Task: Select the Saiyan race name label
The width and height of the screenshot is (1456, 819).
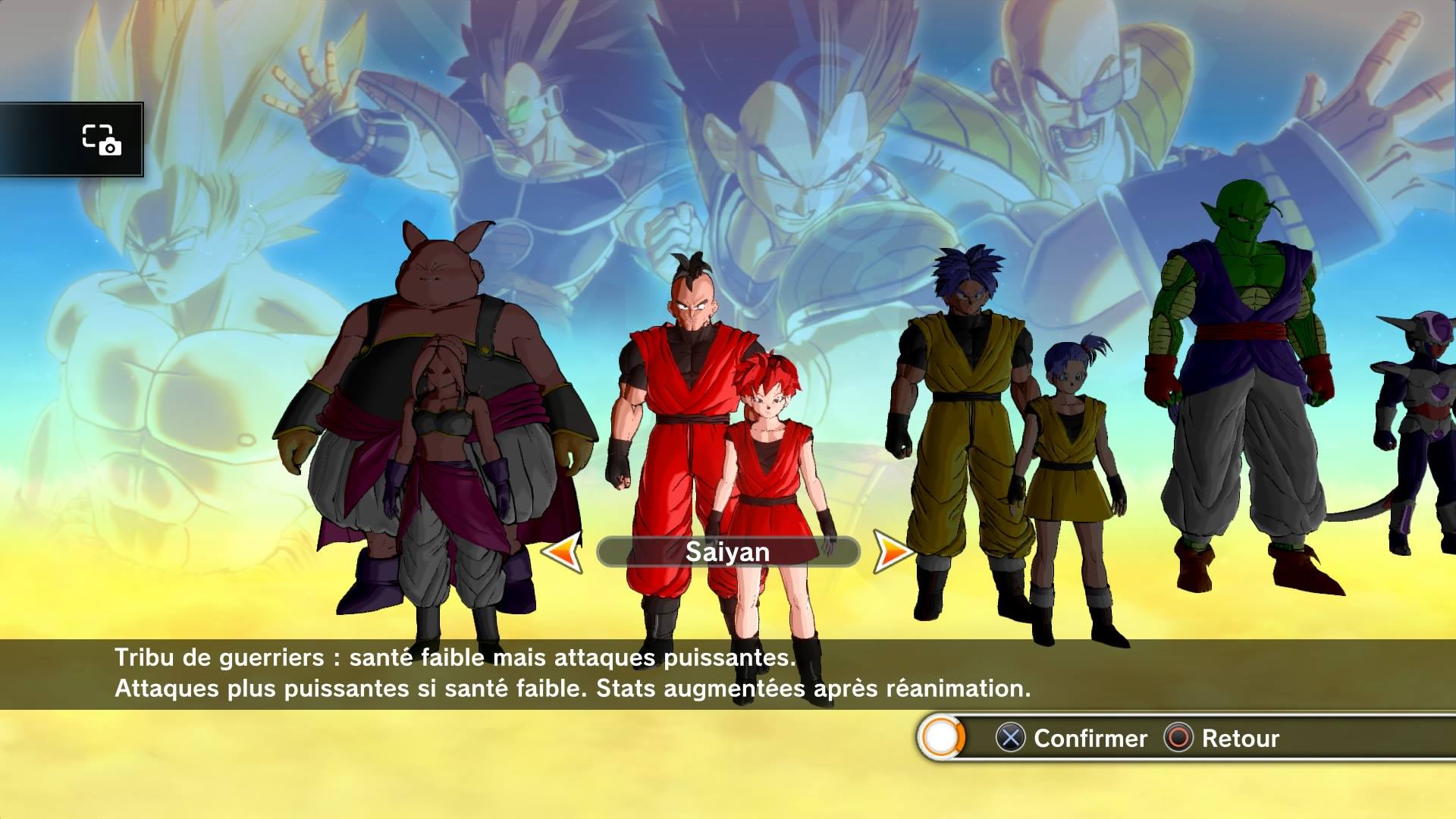Action: (x=727, y=552)
